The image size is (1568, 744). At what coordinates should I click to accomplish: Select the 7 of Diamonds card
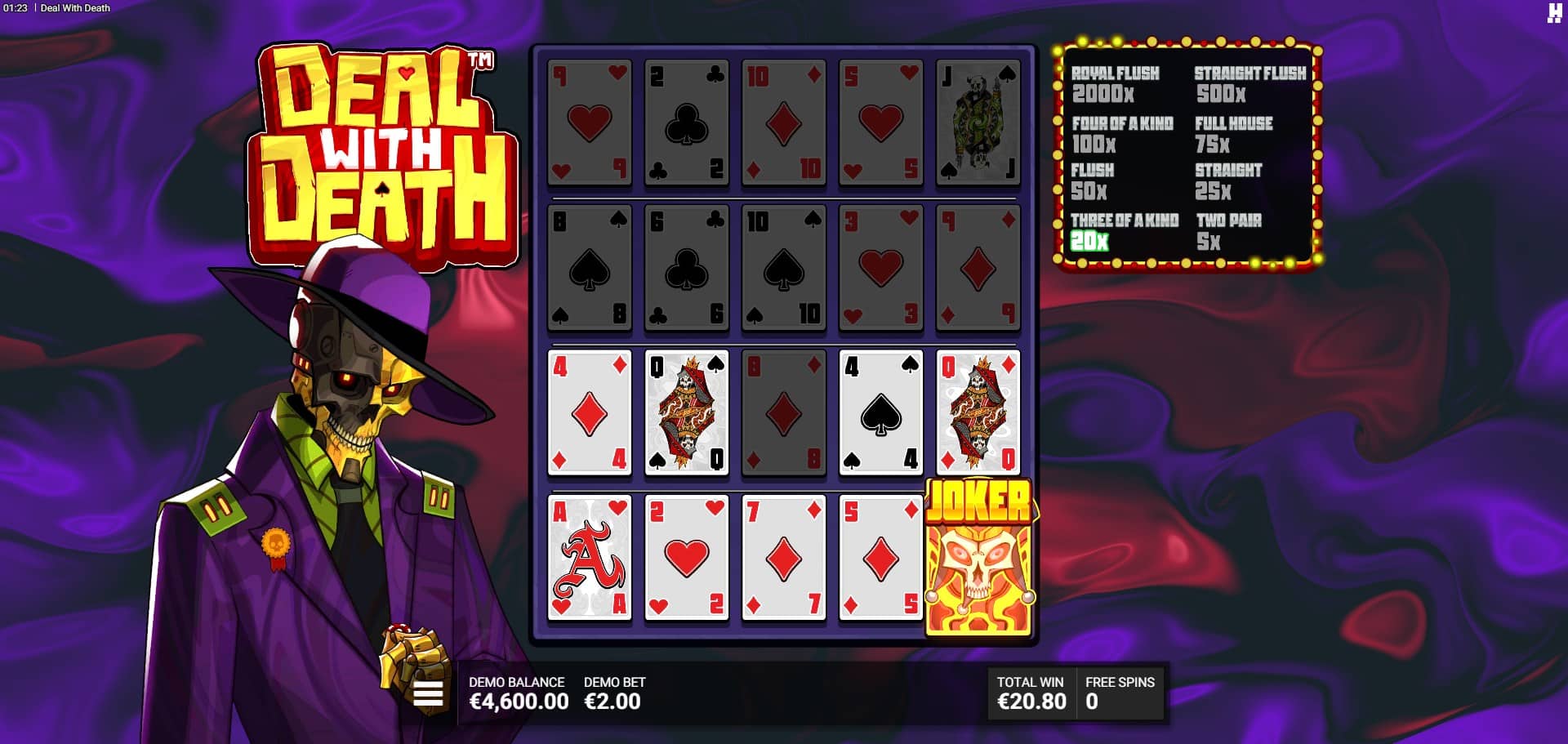point(783,559)
